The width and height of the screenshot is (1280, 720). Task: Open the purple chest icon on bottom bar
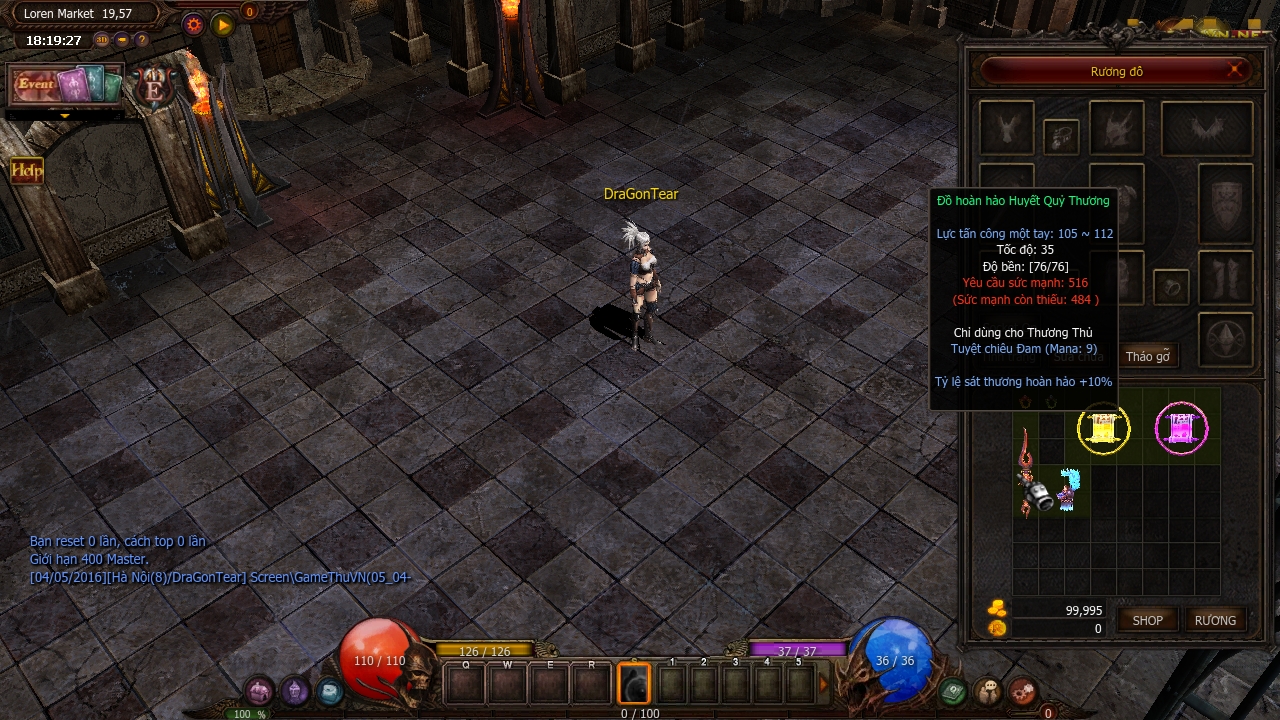coord(259,690)
